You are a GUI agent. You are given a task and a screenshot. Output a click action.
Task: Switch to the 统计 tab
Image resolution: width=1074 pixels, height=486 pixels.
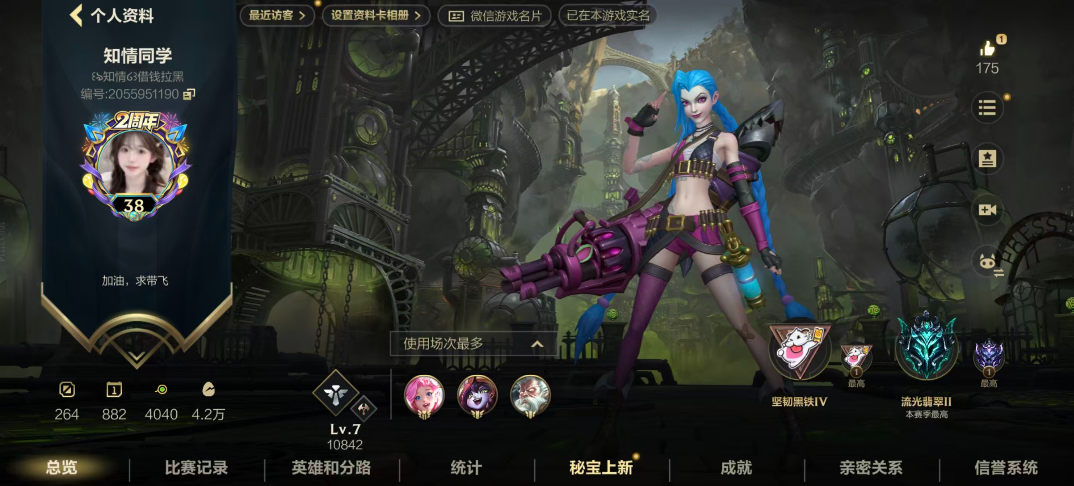point(466,468)
